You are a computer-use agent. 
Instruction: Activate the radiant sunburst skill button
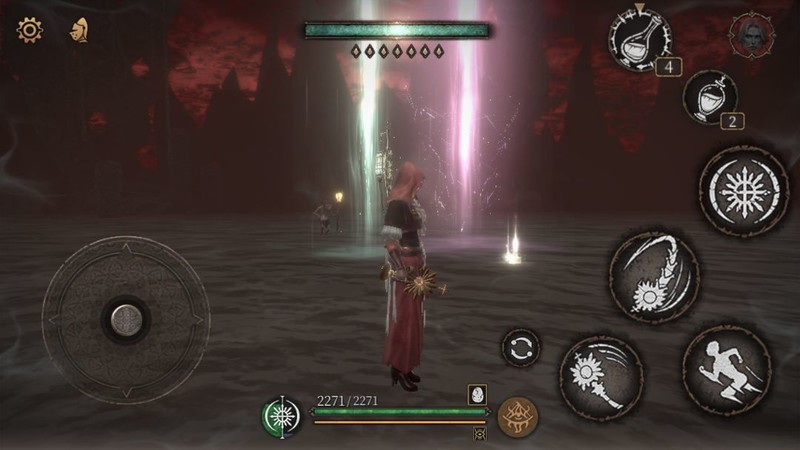coord(742,190)
